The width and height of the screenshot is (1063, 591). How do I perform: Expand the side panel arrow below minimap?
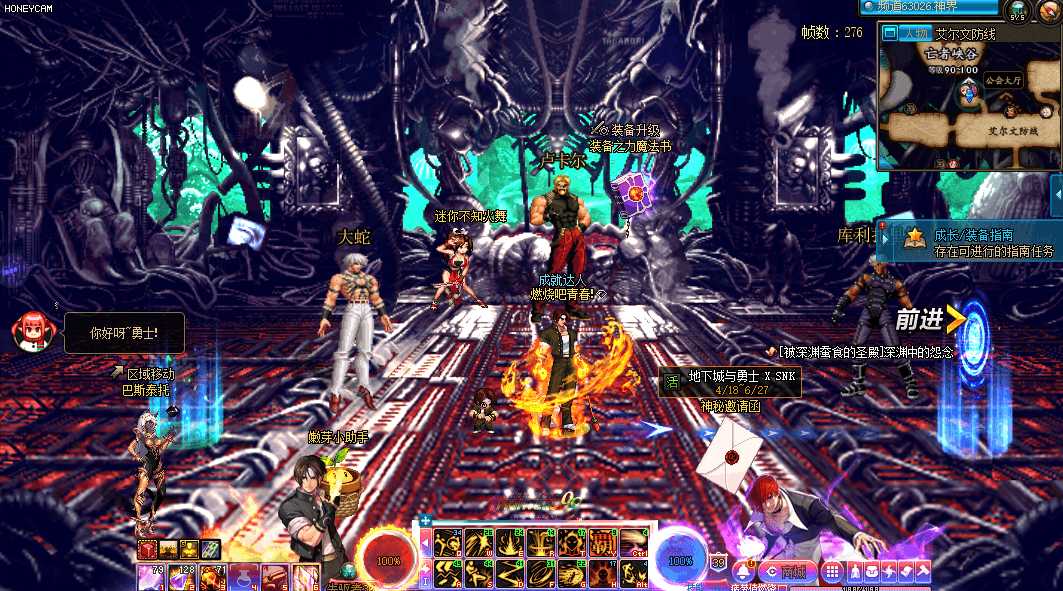click(1056, 196)
